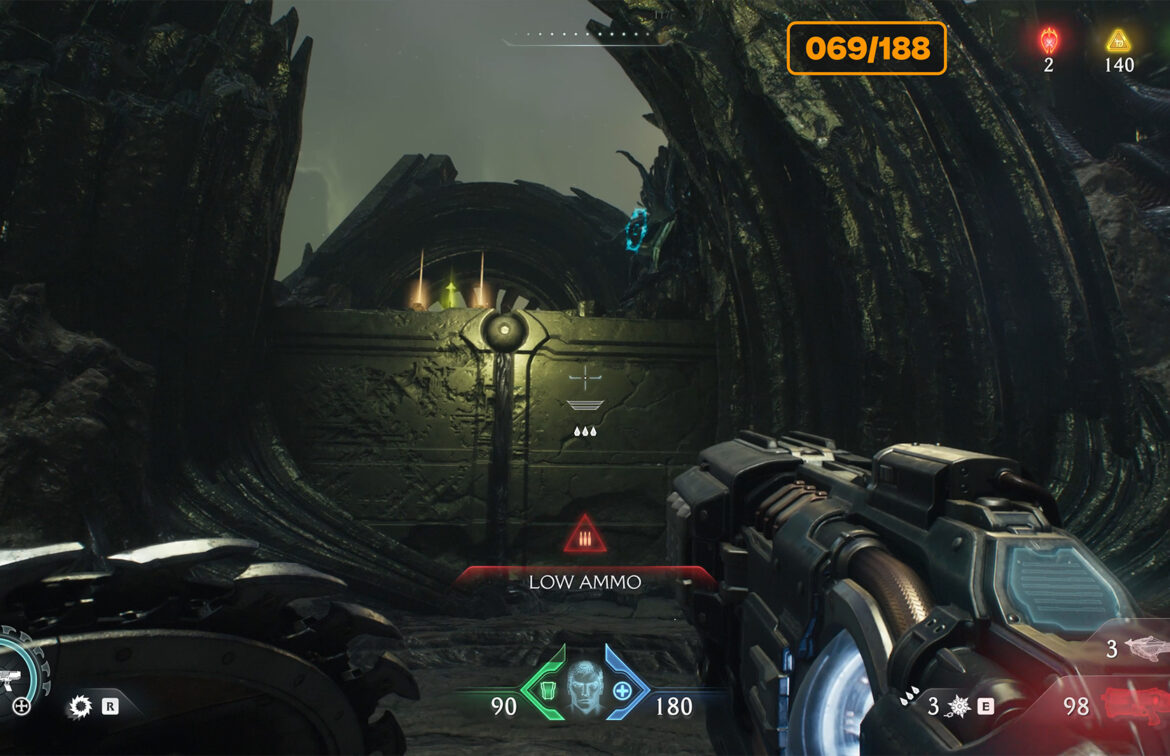Click the red low ammo warning triangle
Screen dimensions: 1170x756
tap(585, 536)
